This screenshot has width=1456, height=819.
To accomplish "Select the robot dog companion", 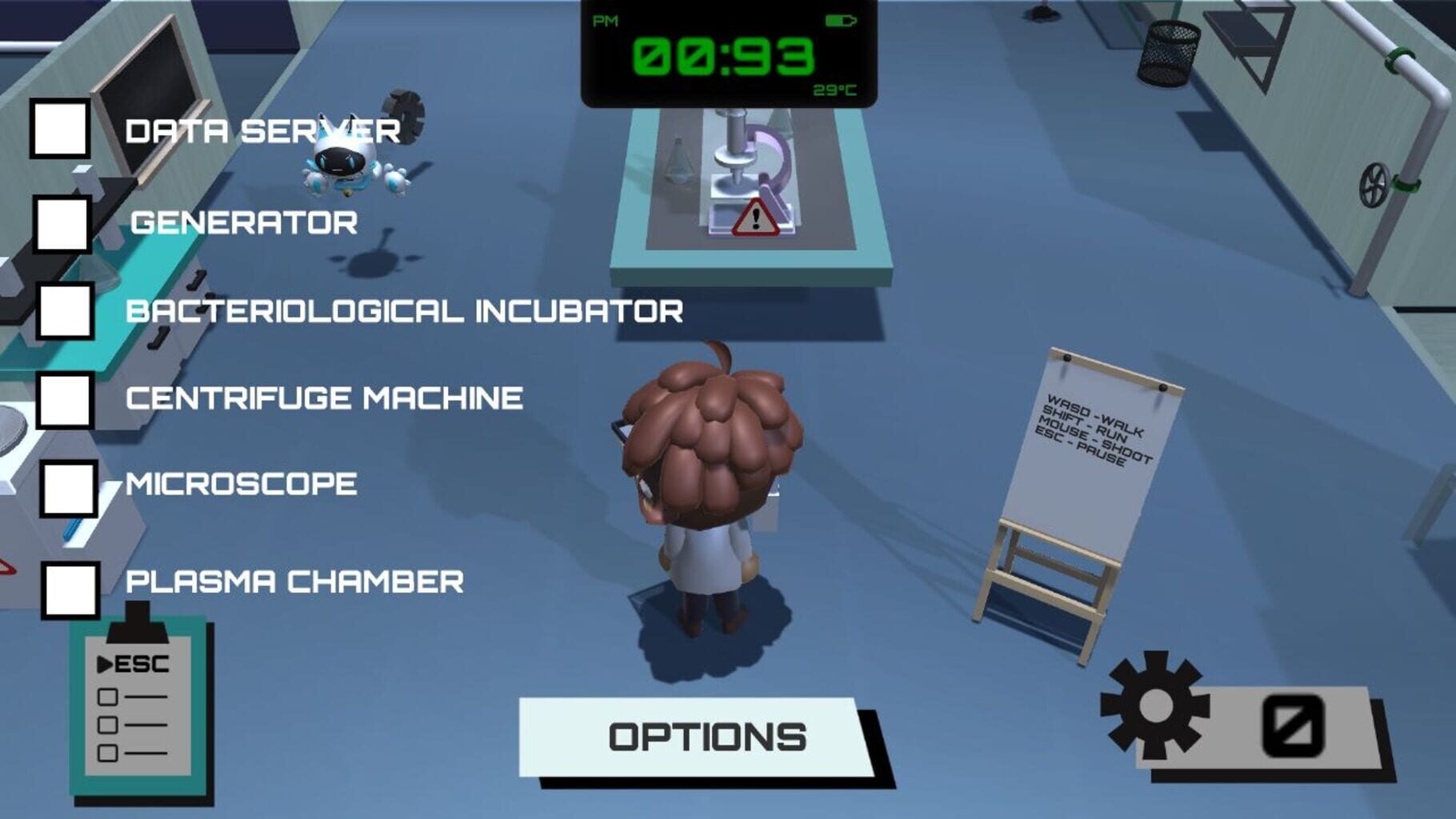I will point(340,160).
